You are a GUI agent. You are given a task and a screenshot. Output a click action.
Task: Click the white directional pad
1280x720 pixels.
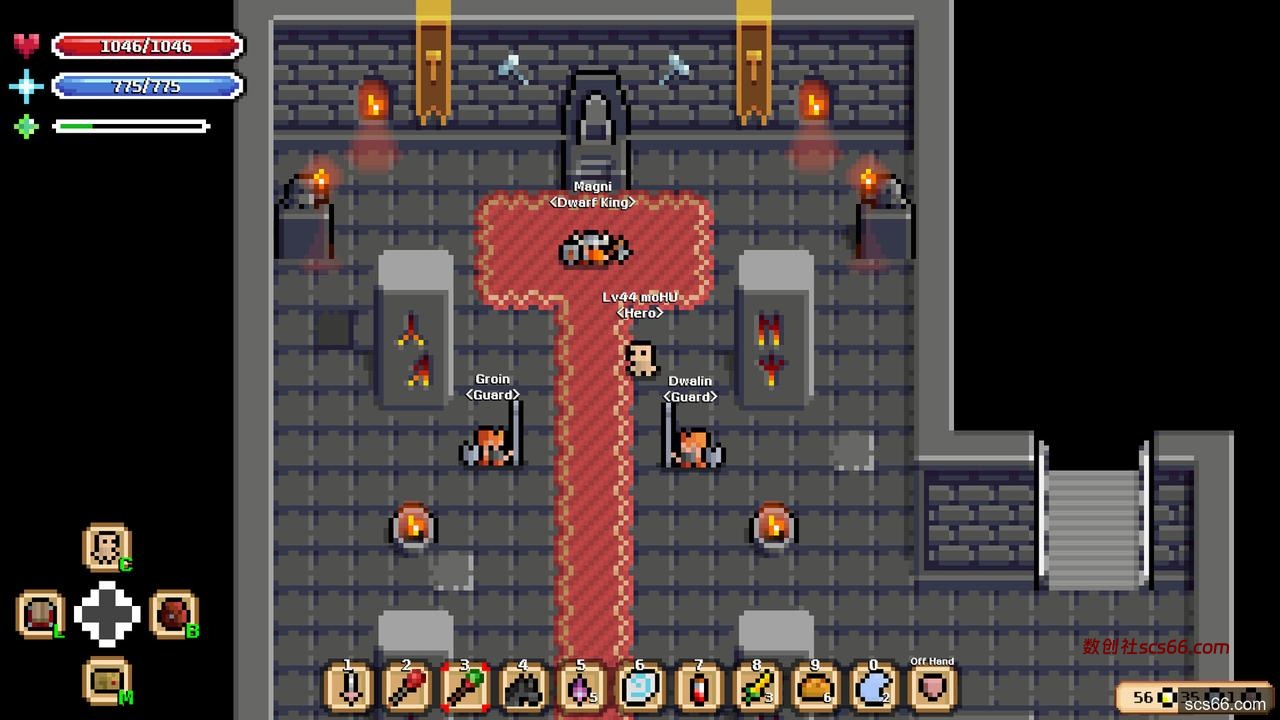[107, 614]
